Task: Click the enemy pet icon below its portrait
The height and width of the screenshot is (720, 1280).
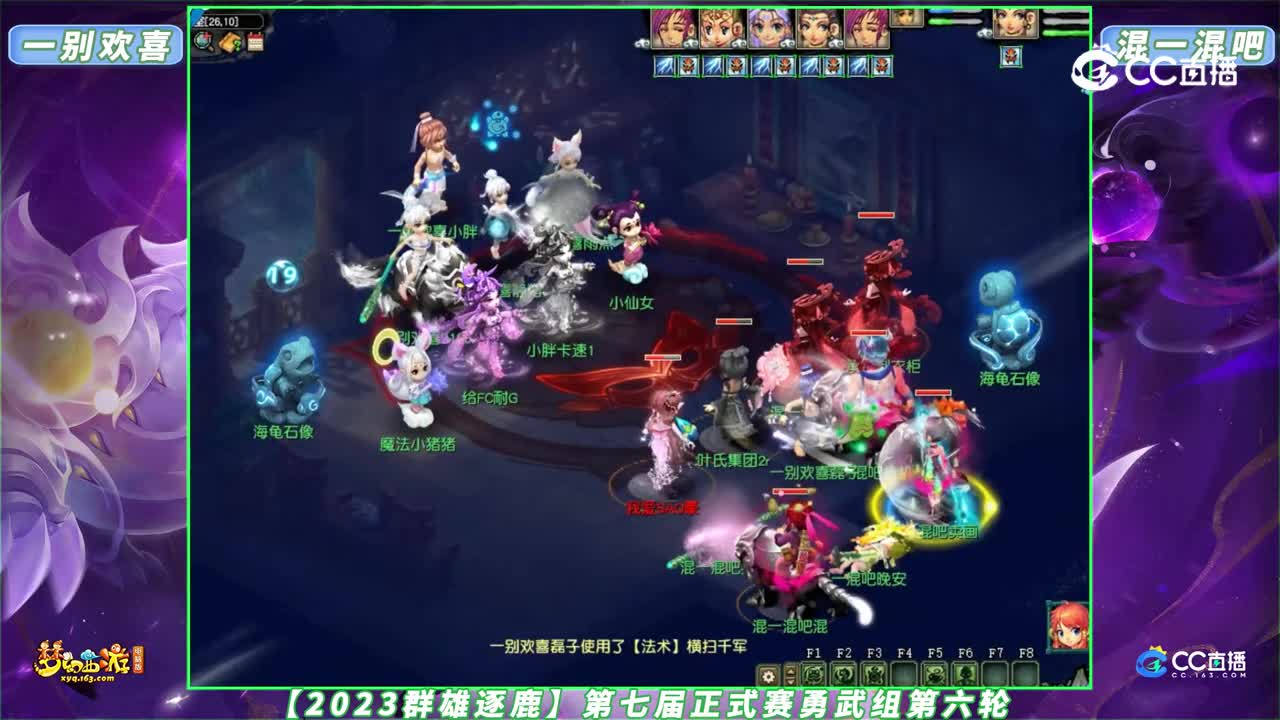Action: click(1011, 57)
